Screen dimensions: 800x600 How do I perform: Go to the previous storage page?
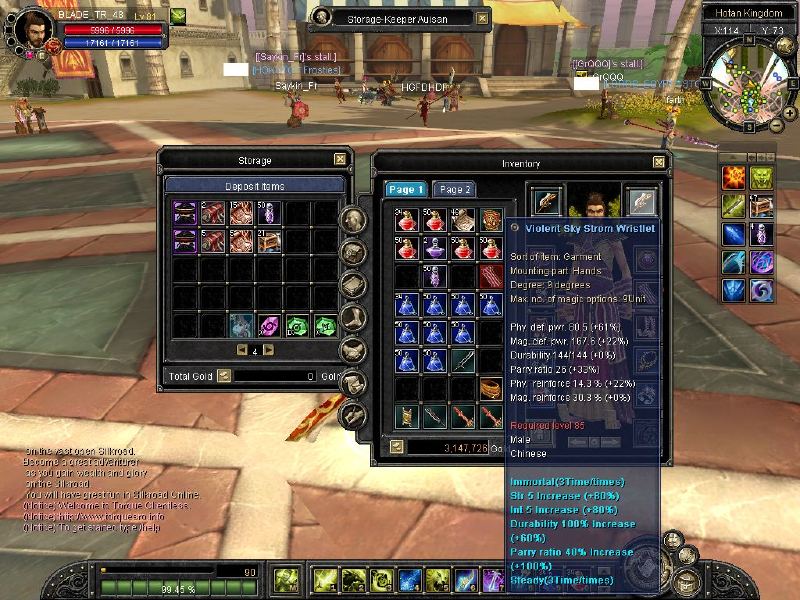(x=241, y=350)
